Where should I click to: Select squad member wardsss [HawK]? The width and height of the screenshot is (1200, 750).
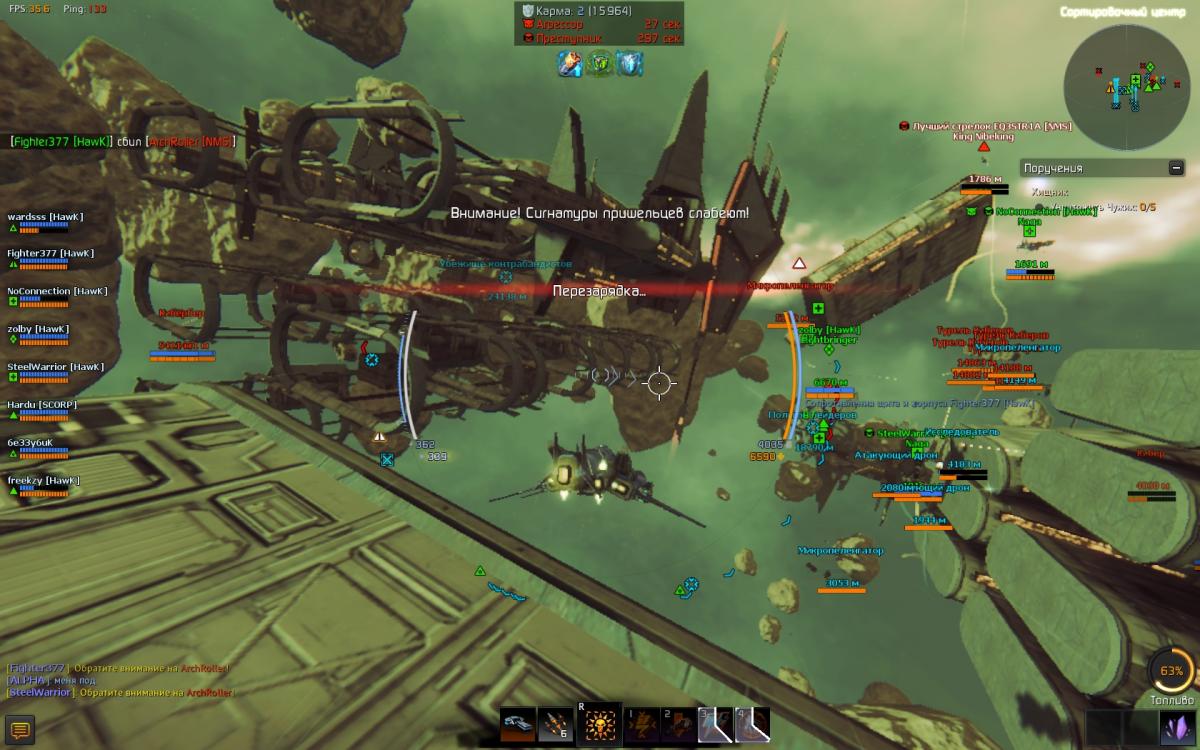(45, 217)
